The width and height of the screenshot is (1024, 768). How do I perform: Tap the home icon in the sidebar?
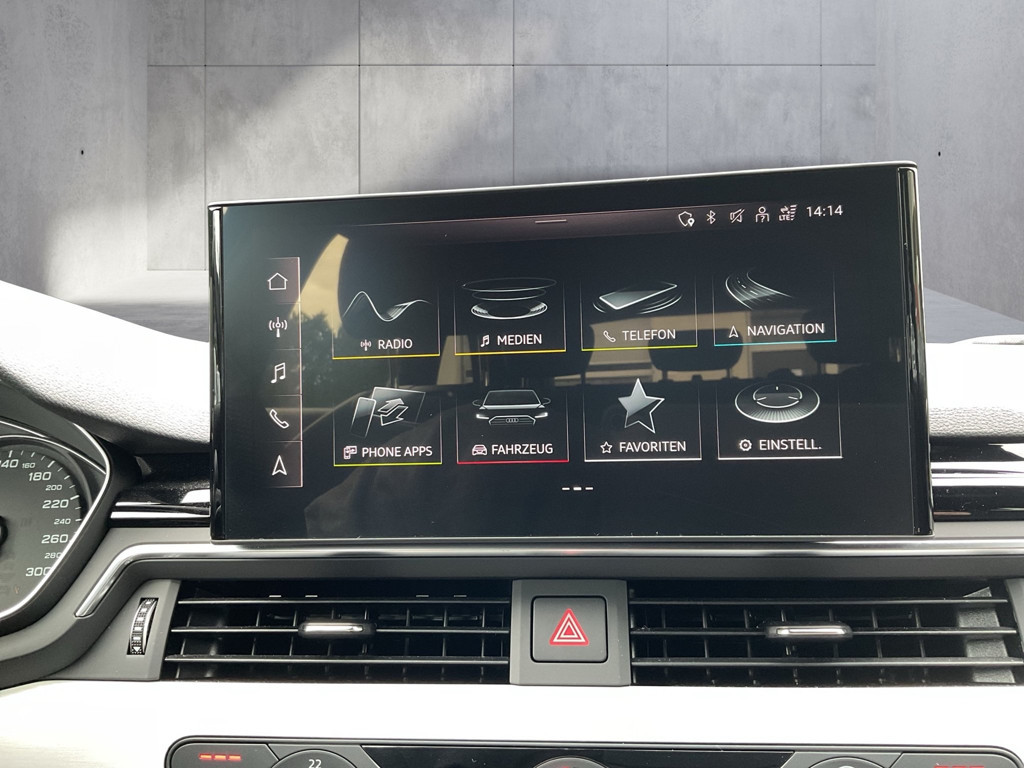pos(278,282)
